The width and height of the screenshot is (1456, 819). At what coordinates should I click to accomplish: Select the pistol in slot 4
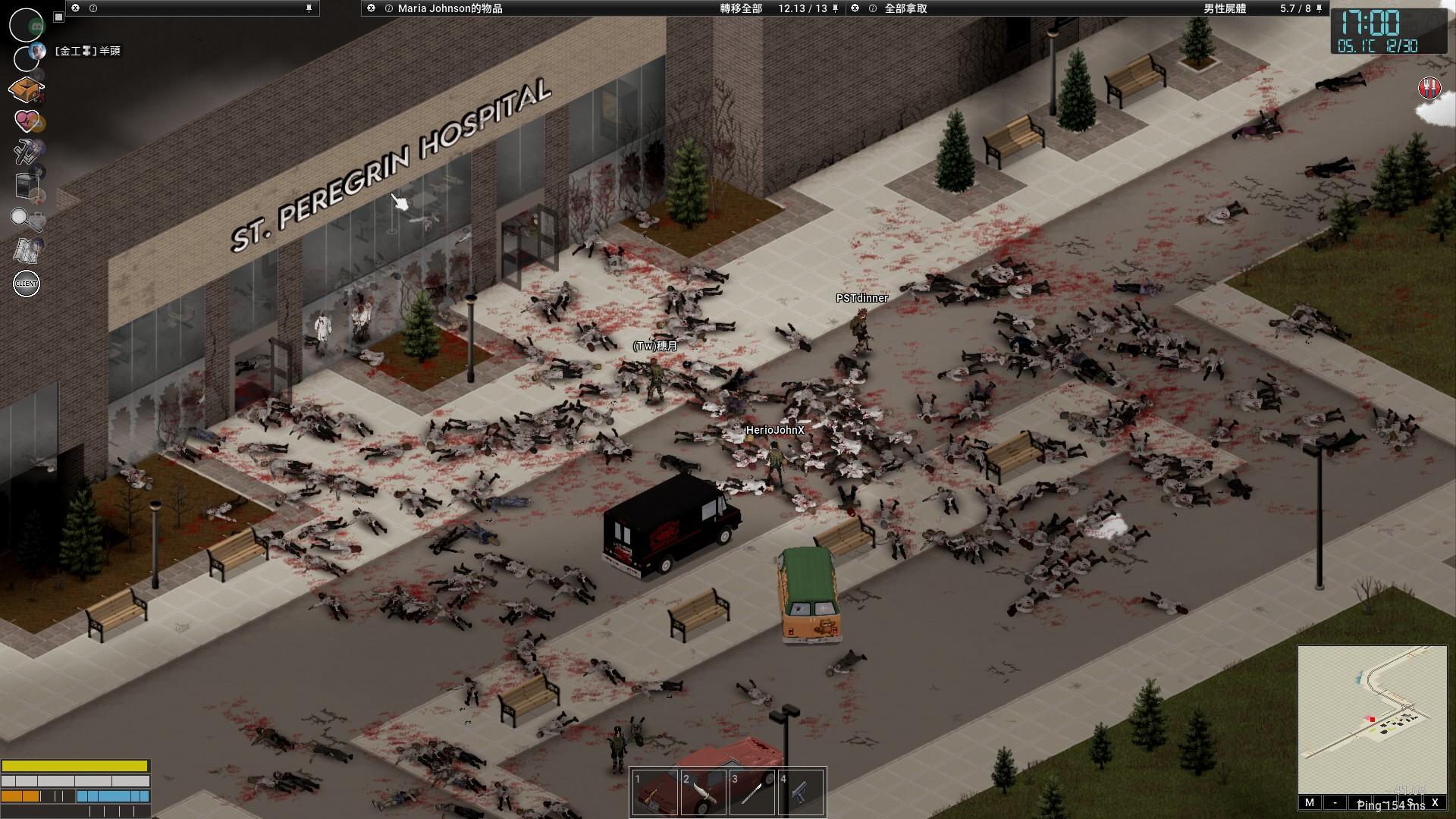tap(801, 792)
